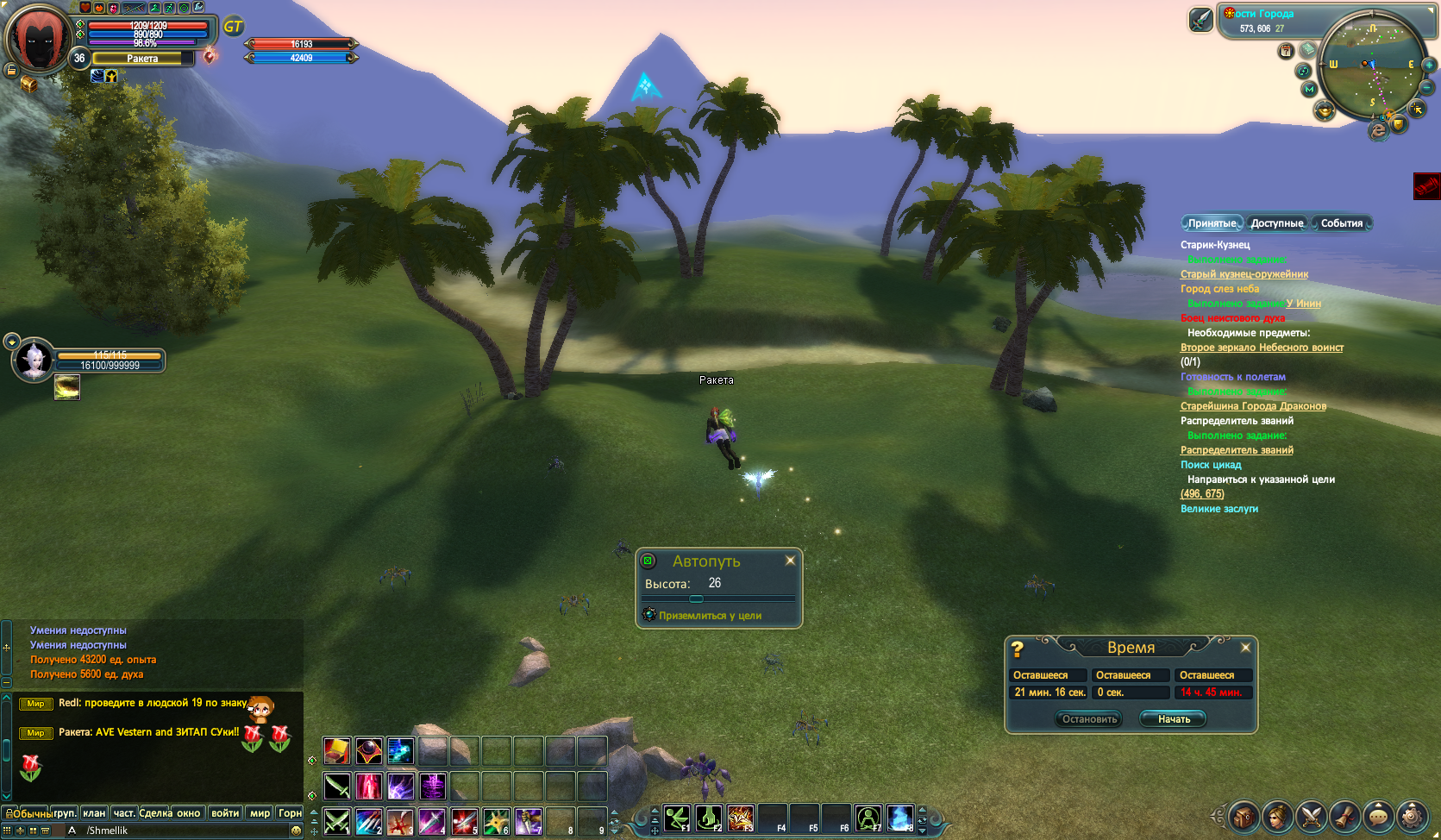Click the Начать button in the Время window
1441x840 pixels.
1174,719
